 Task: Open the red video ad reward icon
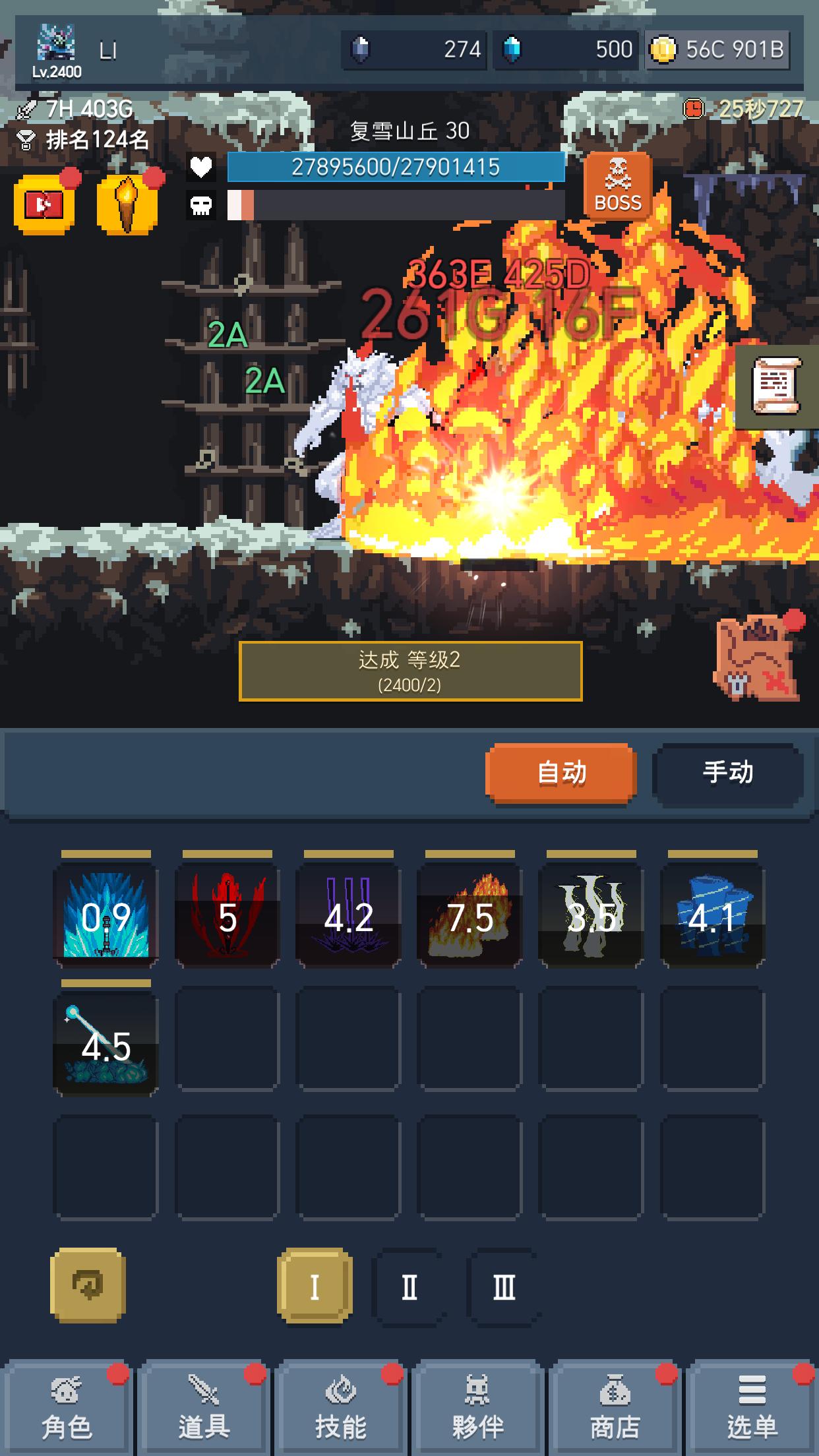pos(44,205)
